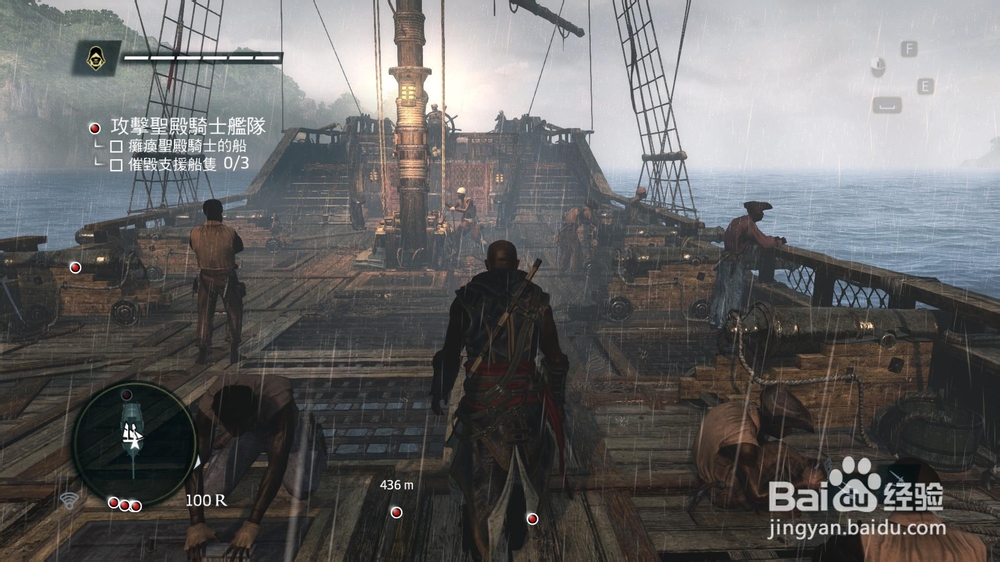This screenshot has height=562, width=1000.
Task: Select the red objective marker under 436 m
Action: point(397,512)
